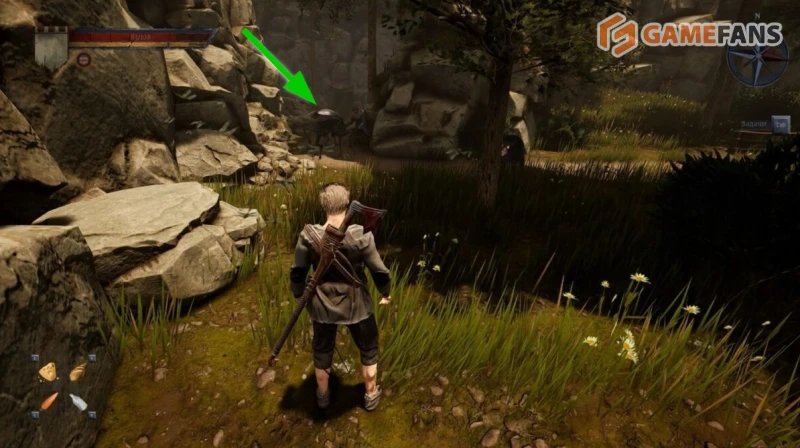Select the white bottle quick slot
Screen dimensions: 800x448
(x=77, y=402)
